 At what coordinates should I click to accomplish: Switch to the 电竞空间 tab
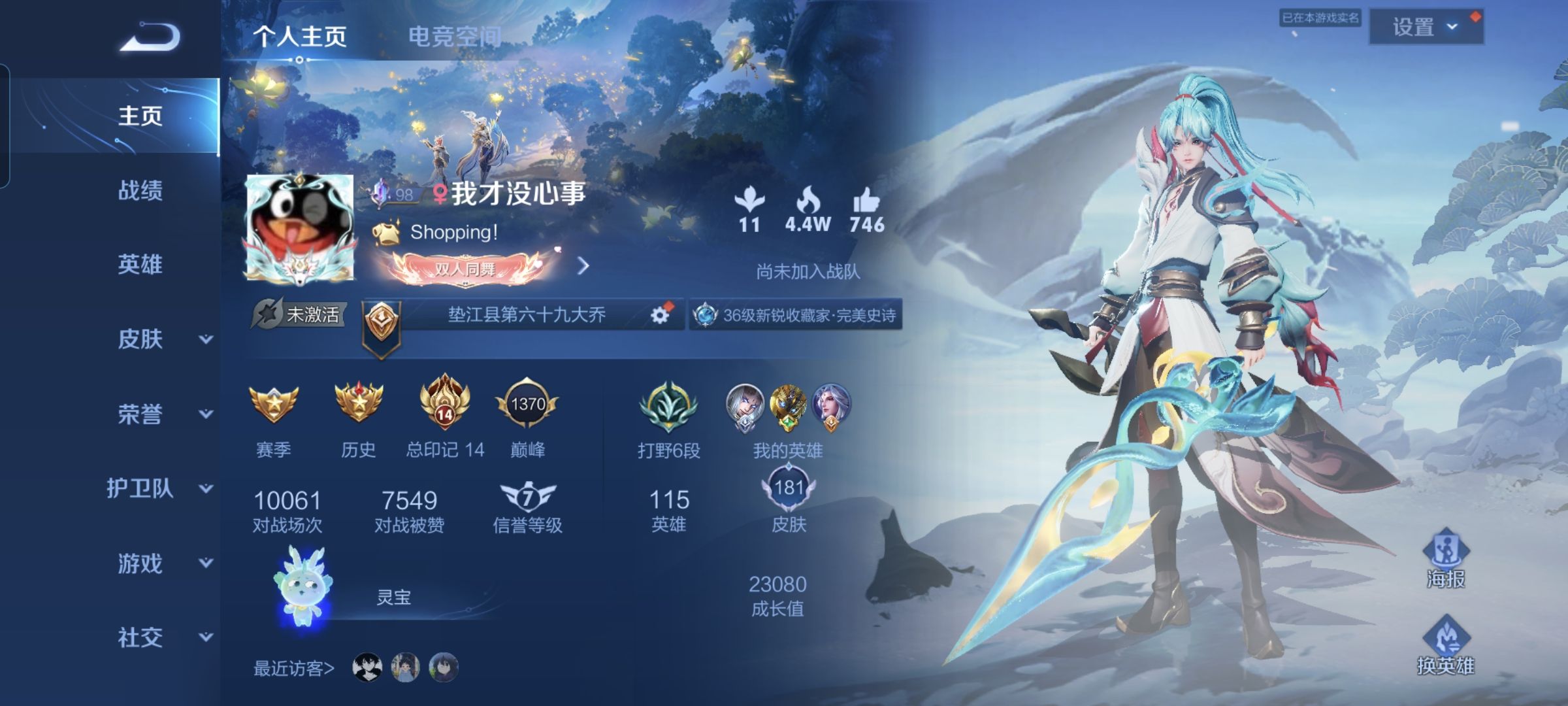point(454,36)
